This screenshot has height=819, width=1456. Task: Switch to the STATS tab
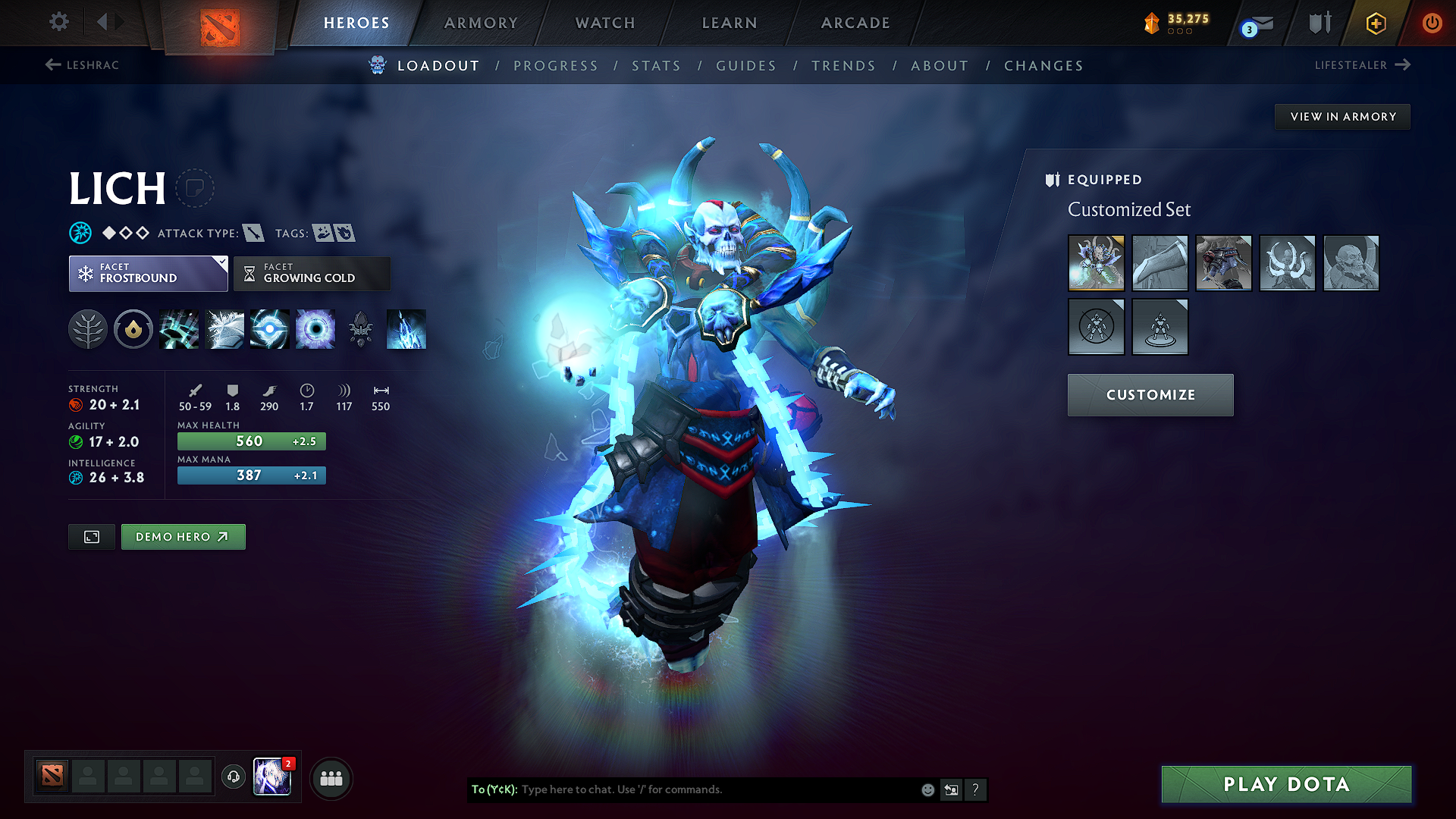tap(657, 65)
